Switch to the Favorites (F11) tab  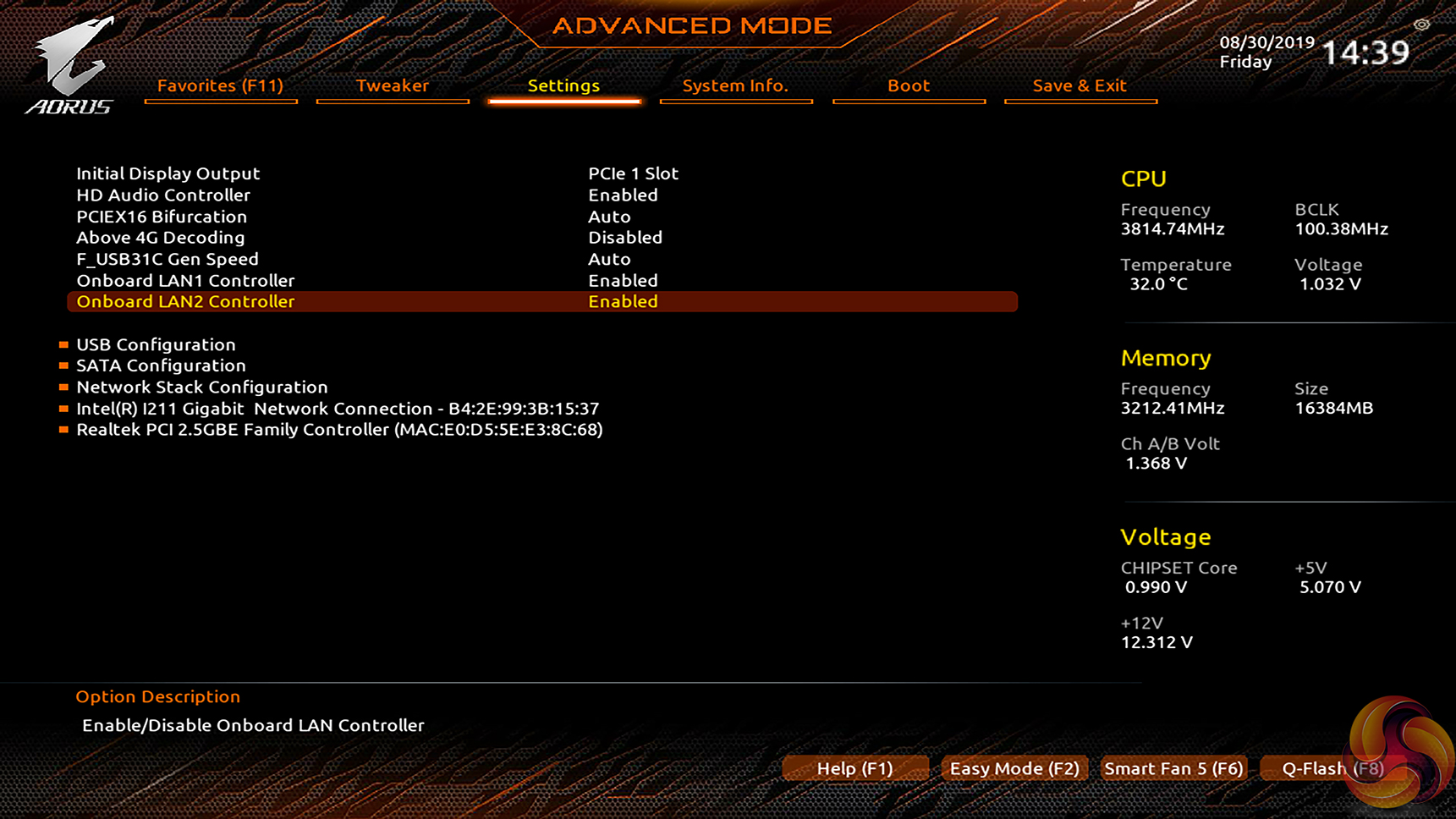point(220,85)
